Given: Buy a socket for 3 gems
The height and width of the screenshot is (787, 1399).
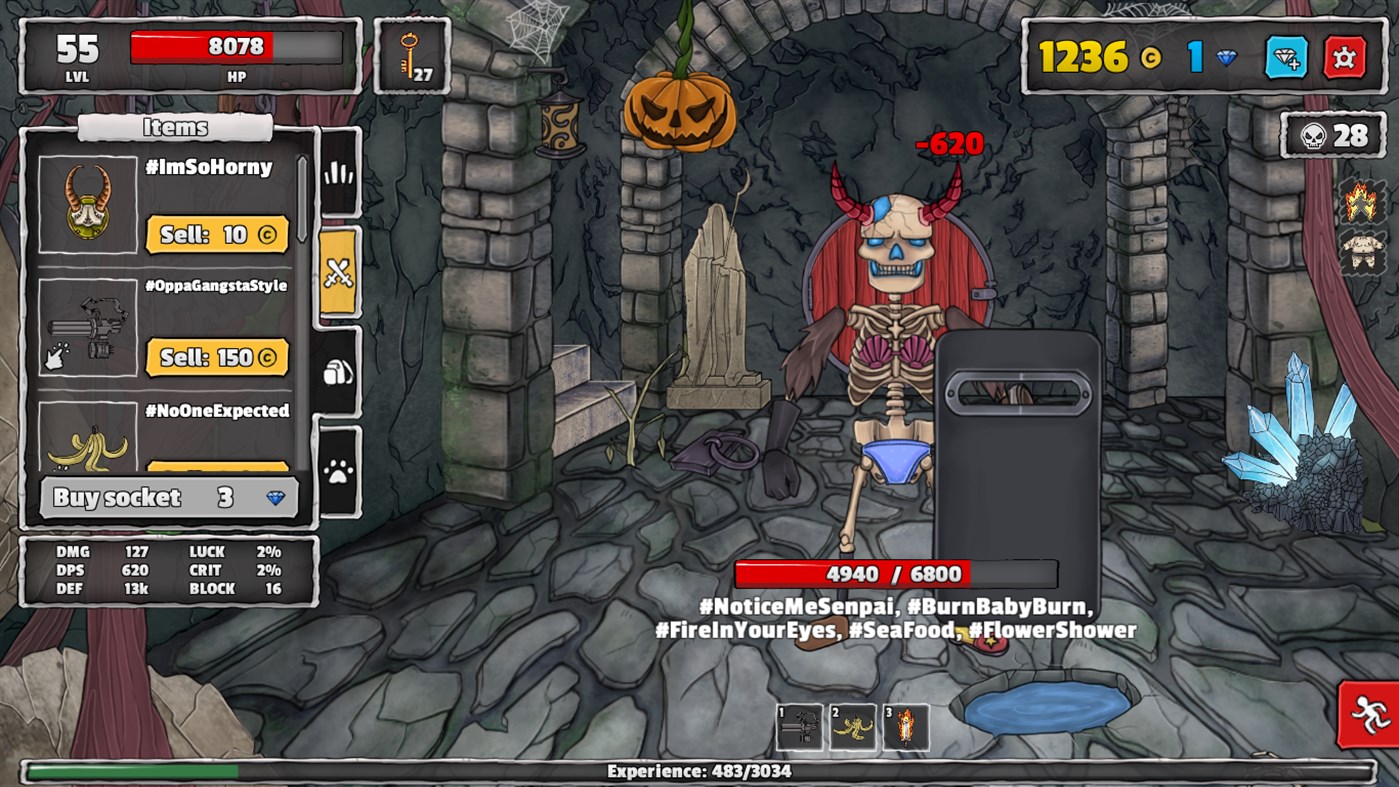Looking at the screenshot, I should coord(168,497).
